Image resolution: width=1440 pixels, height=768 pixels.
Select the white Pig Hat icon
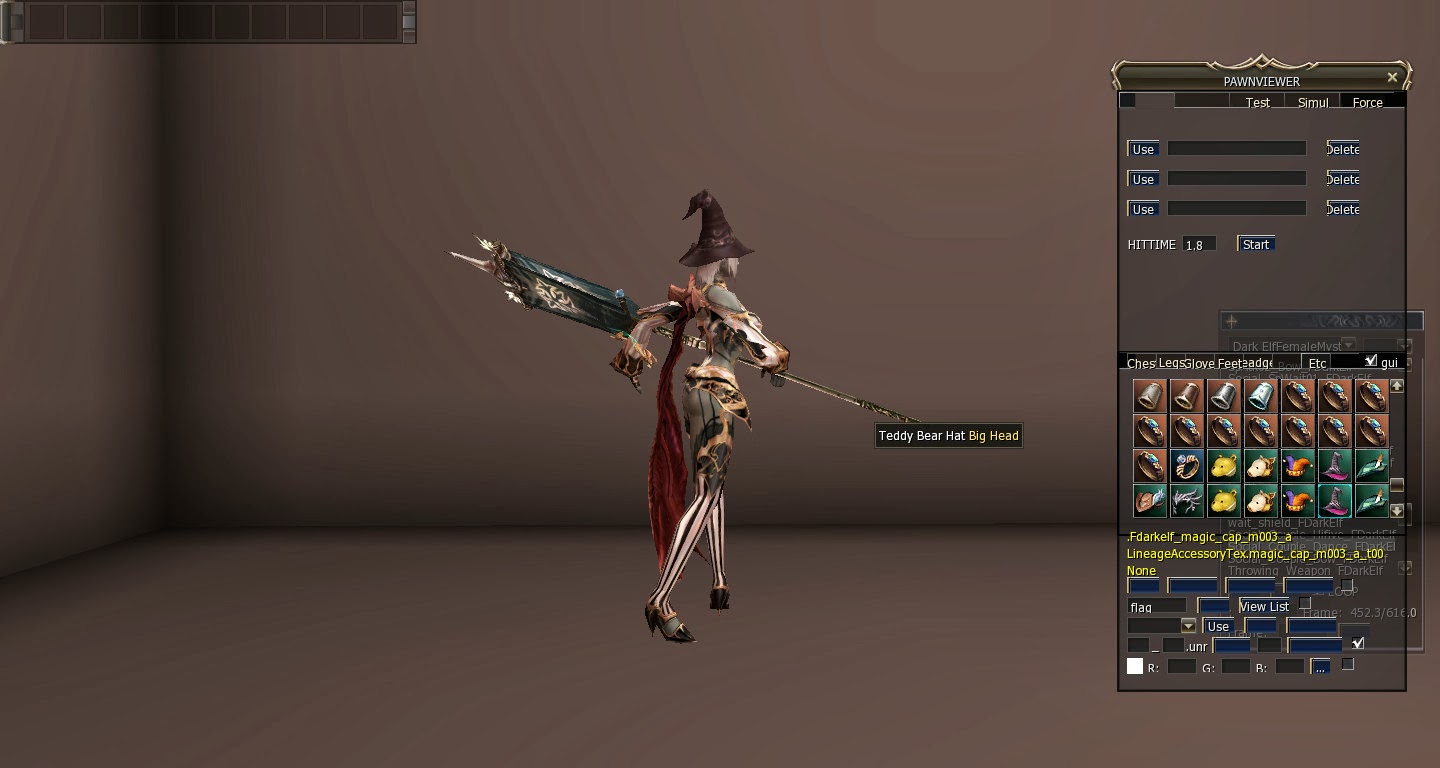(1261, 467)
